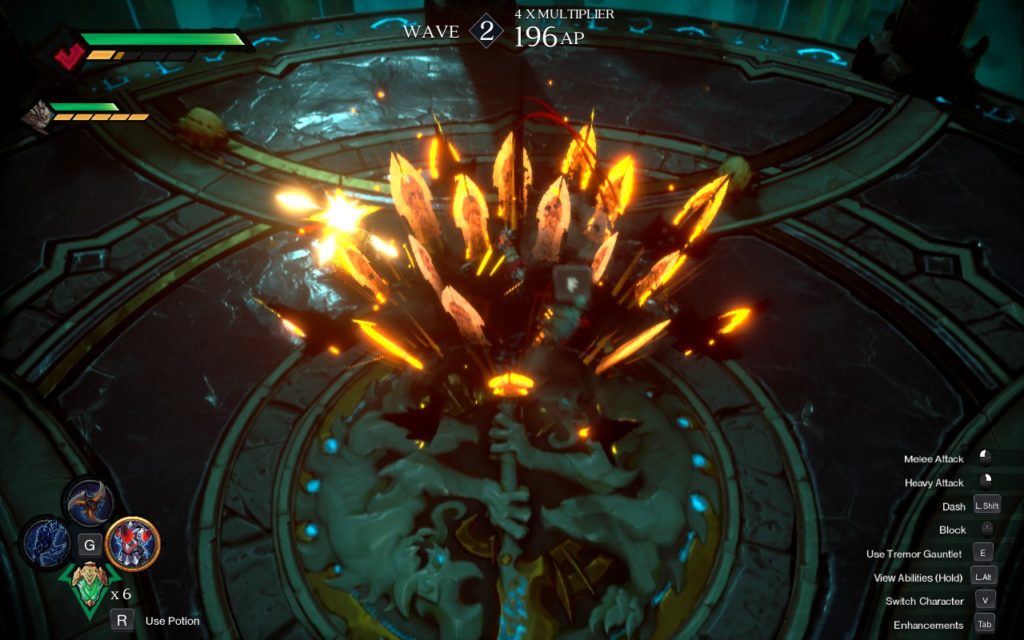Select the spinning blade ability icon
The width and height of the screenshot is (1024, 640).
[x=89, y=503]
